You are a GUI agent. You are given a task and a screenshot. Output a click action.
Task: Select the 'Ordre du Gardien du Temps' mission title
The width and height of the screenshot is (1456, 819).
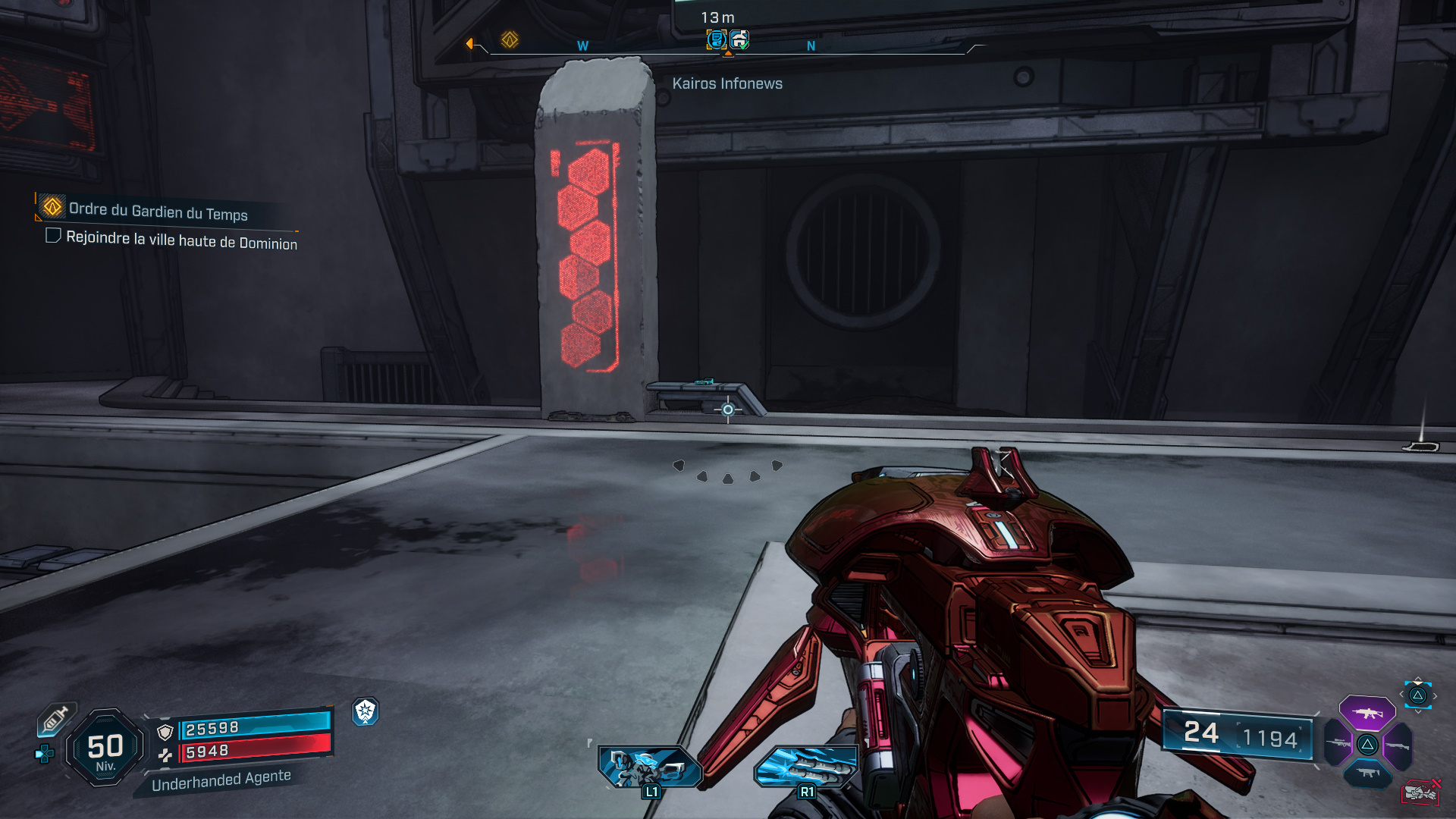[x=158, y=214]
